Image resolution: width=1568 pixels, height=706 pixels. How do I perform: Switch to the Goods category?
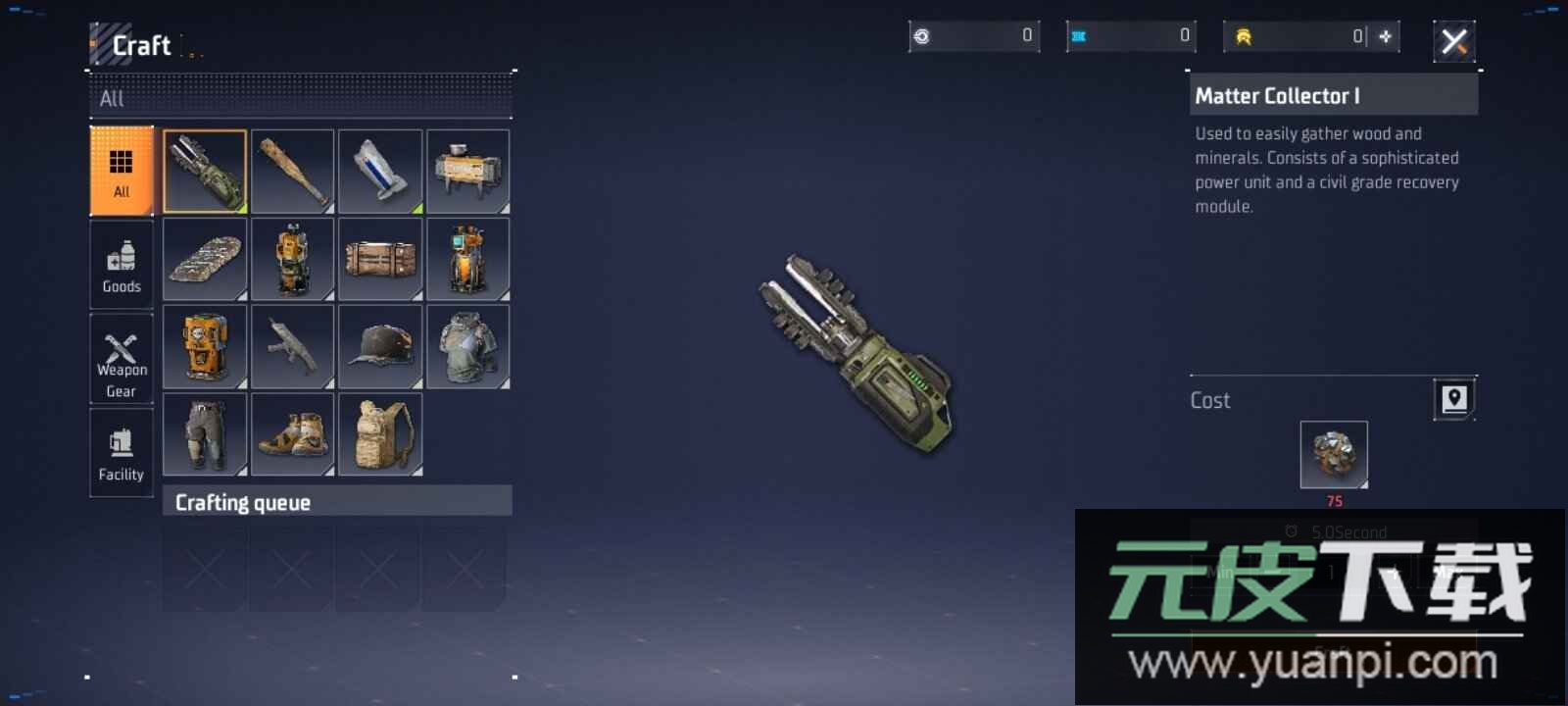[122, 265]
